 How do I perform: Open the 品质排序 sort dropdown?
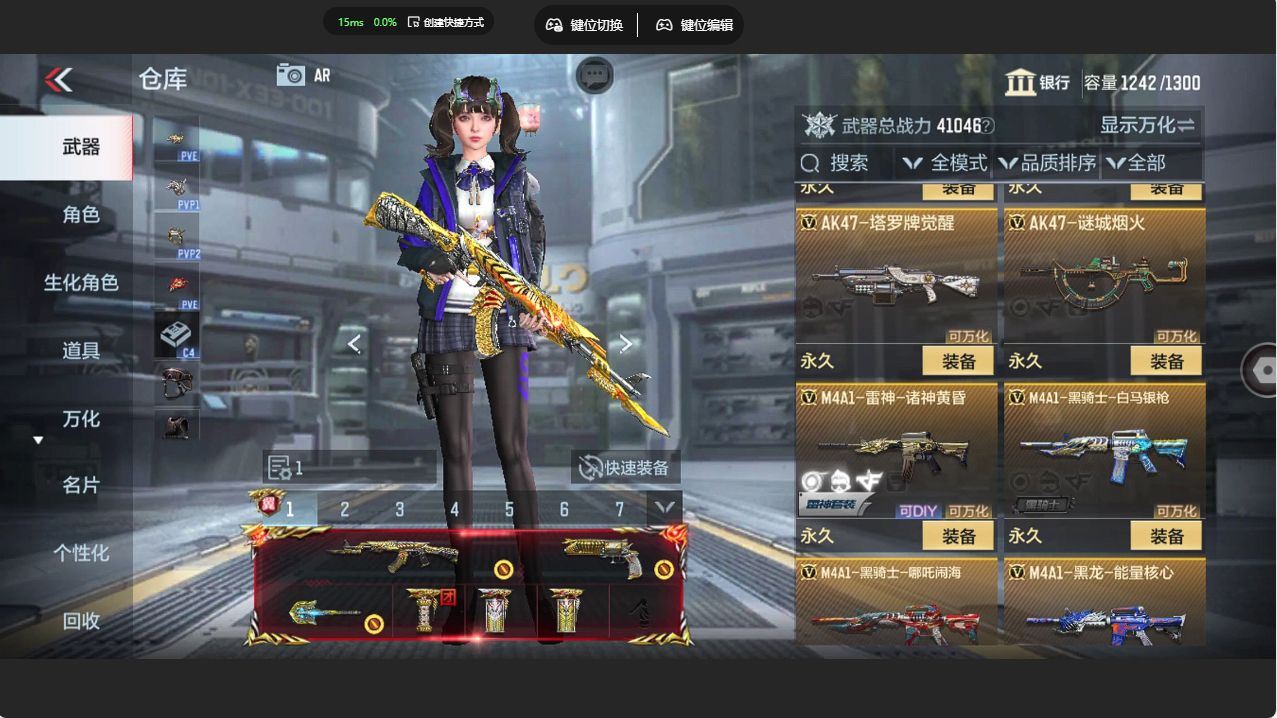[x=1048, y=163]
